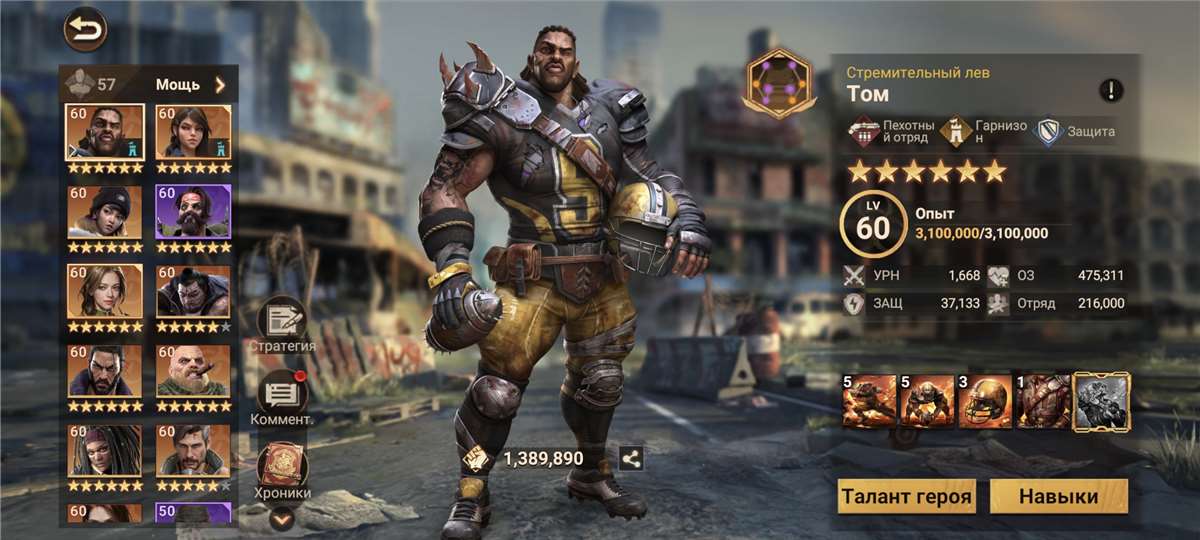Inspect the gold-framed grey skill icon
1200x540 pixels.
[x=1101, y=401]
